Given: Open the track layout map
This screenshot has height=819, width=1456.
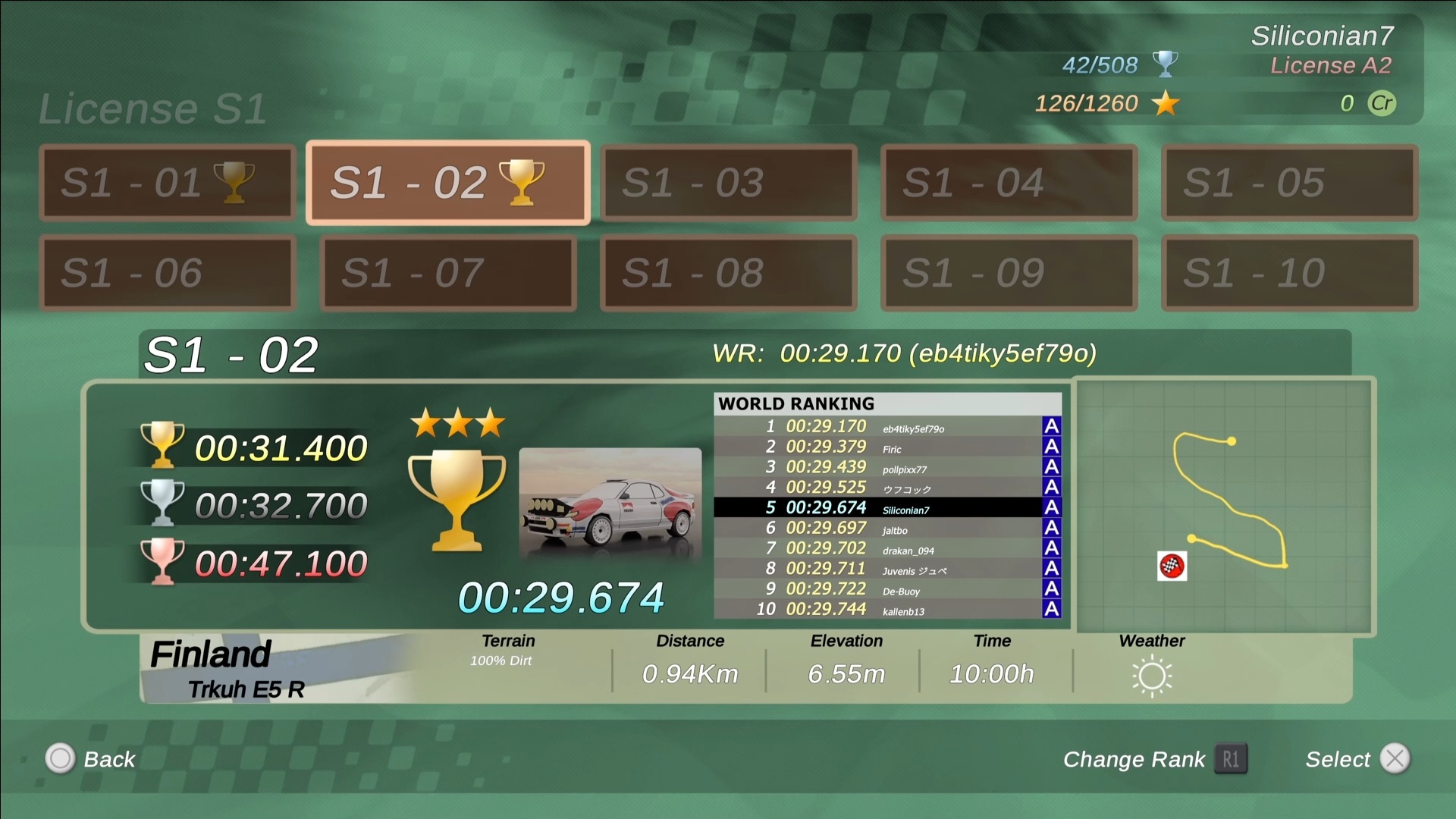Looking at the screenshot, I should click(x=1225, y=506).
